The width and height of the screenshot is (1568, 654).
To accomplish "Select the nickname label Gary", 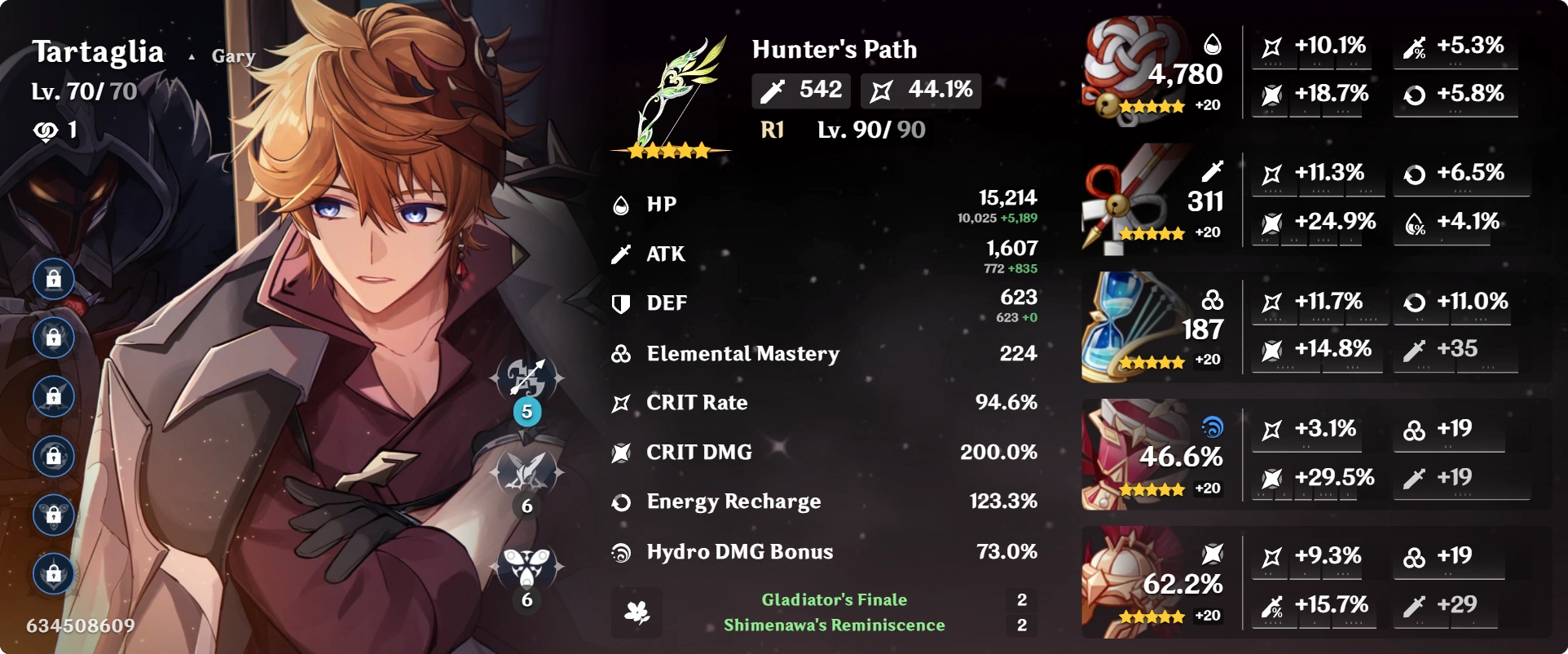I will 231,55.
